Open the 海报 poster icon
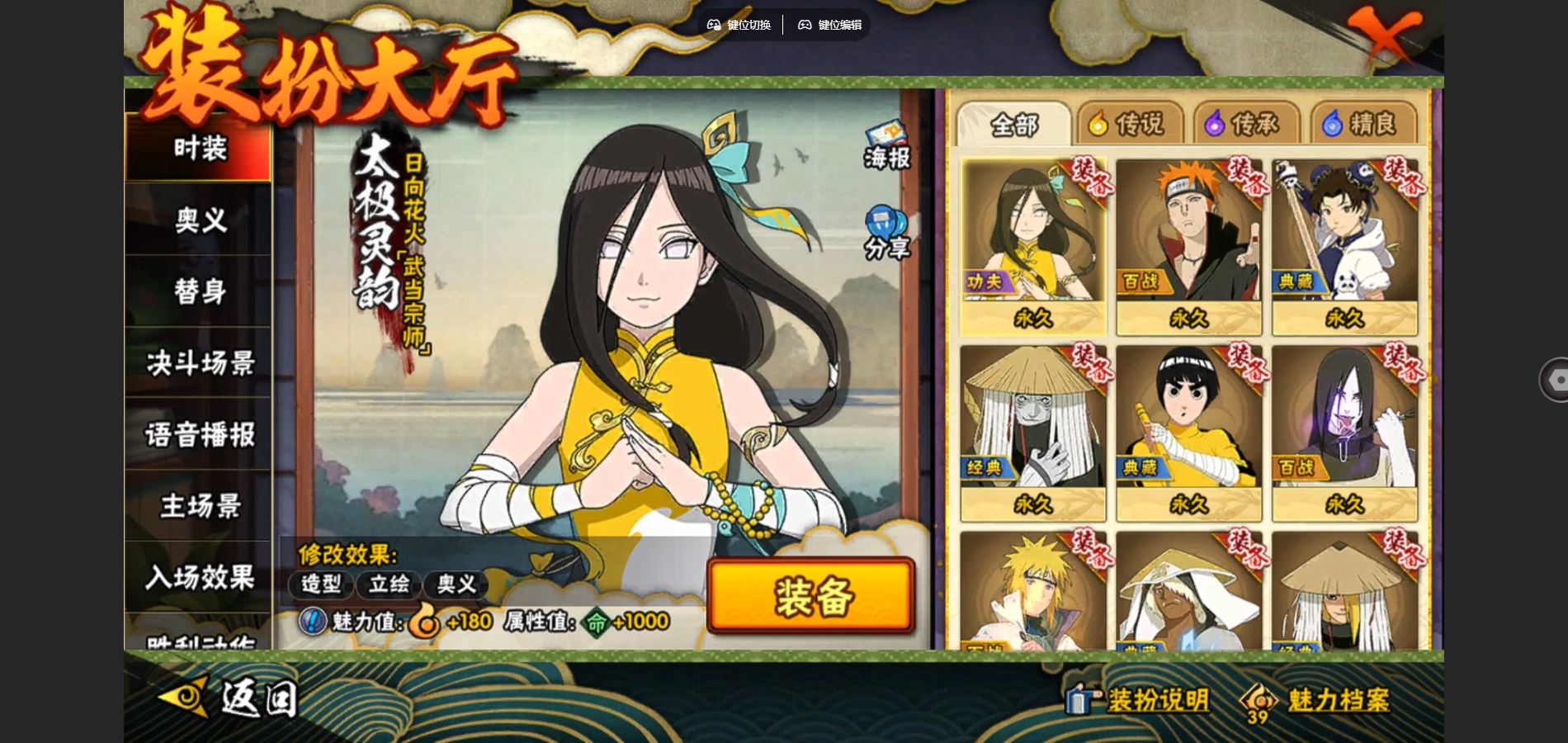 pos(887,147)
